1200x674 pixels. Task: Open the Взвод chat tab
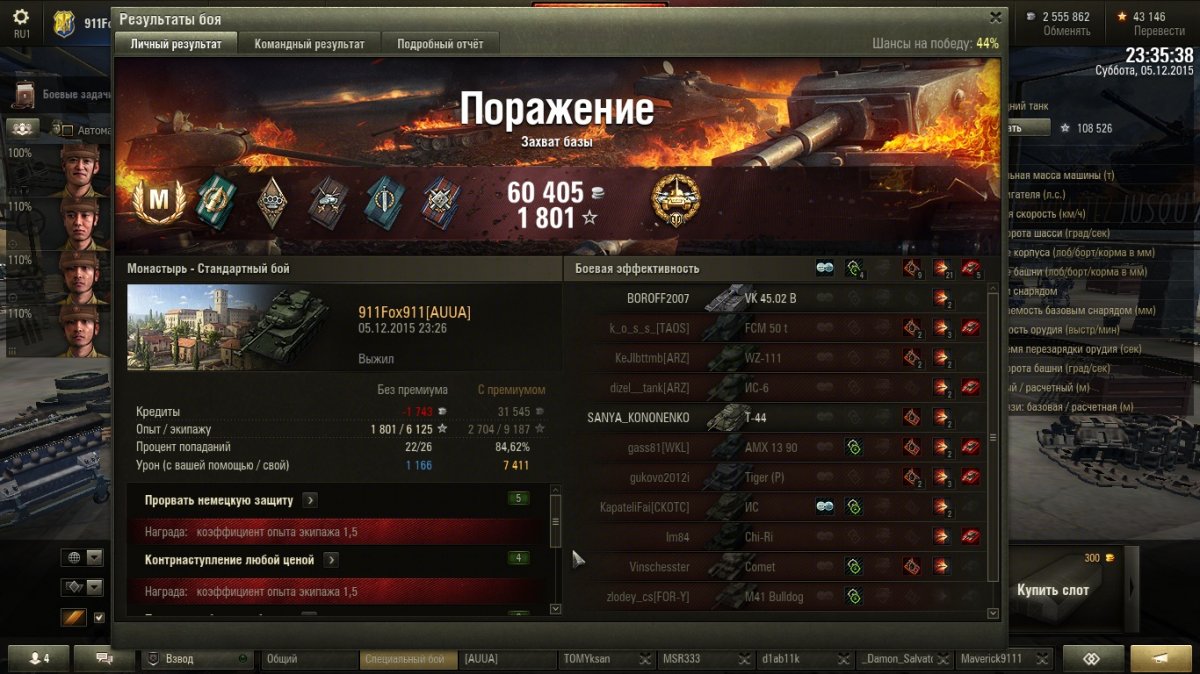[196, 659]
